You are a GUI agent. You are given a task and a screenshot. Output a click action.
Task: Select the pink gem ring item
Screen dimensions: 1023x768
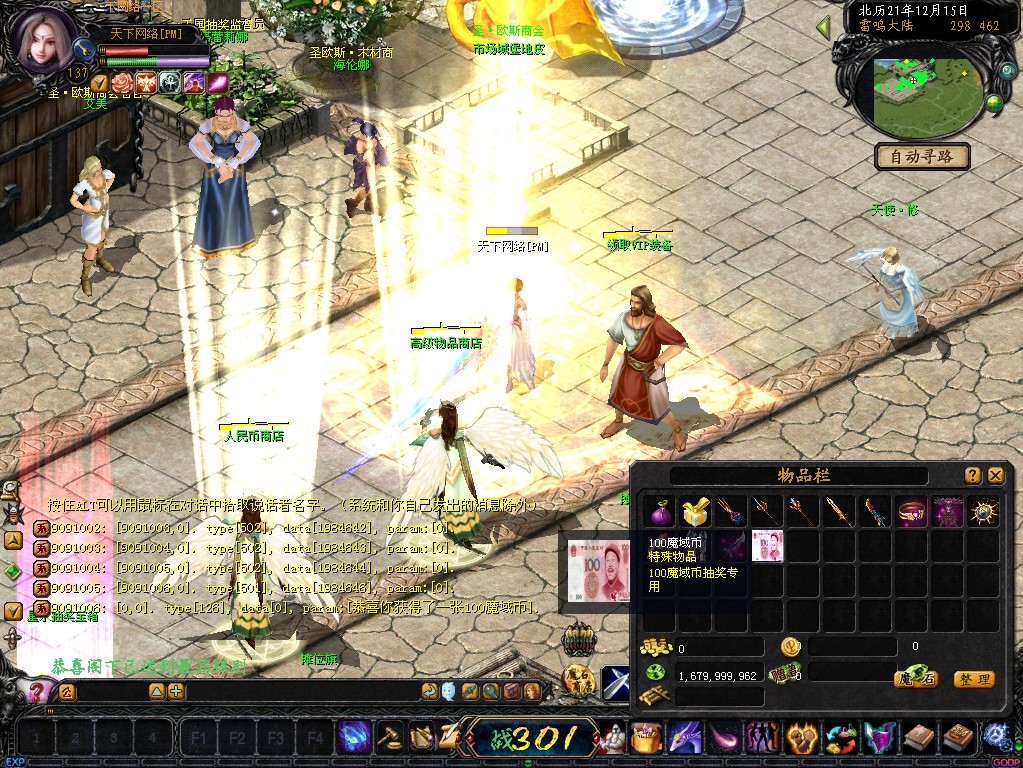point(911,512)
